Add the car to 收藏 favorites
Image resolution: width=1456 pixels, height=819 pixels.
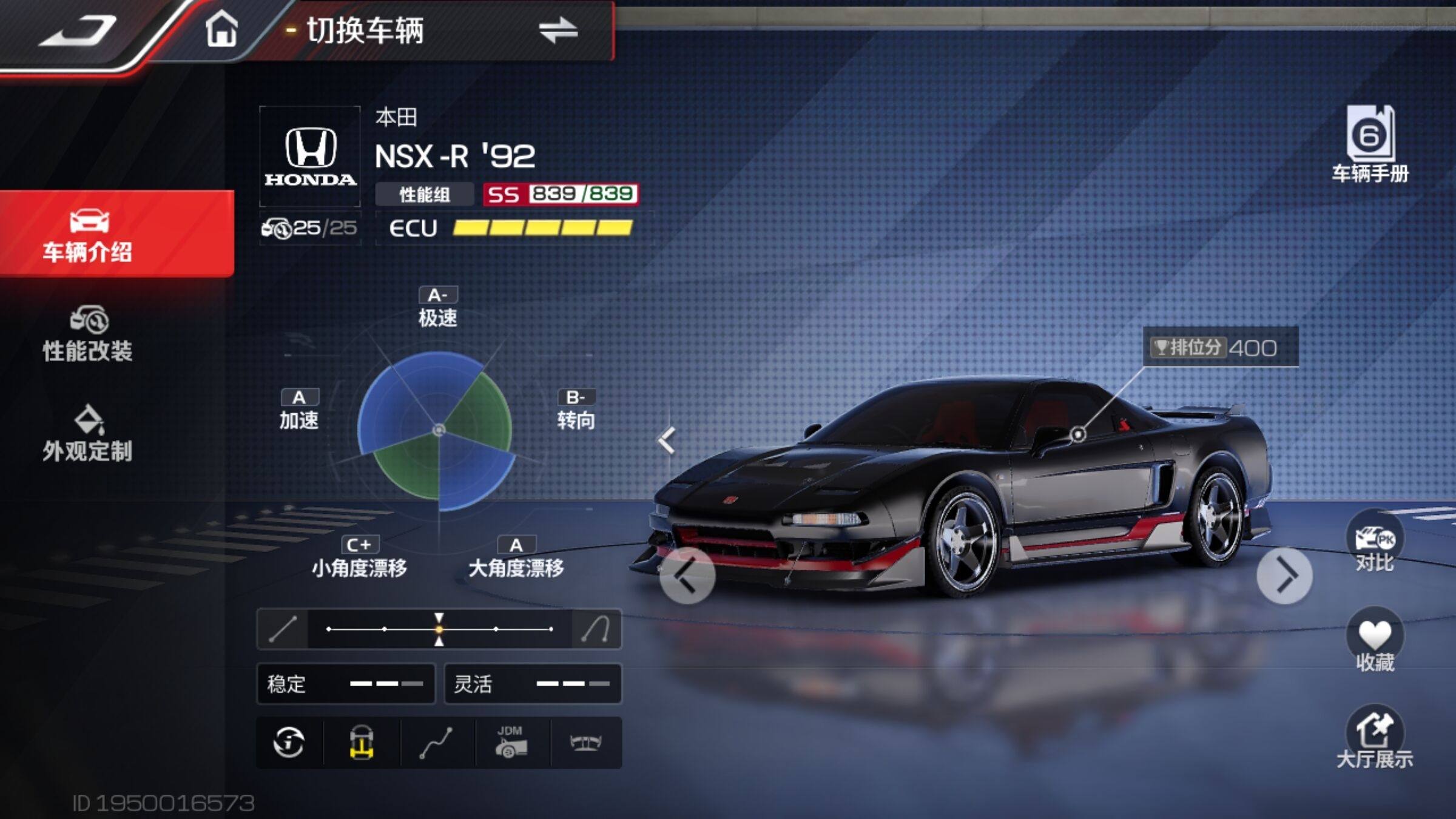pos(1375,641)
